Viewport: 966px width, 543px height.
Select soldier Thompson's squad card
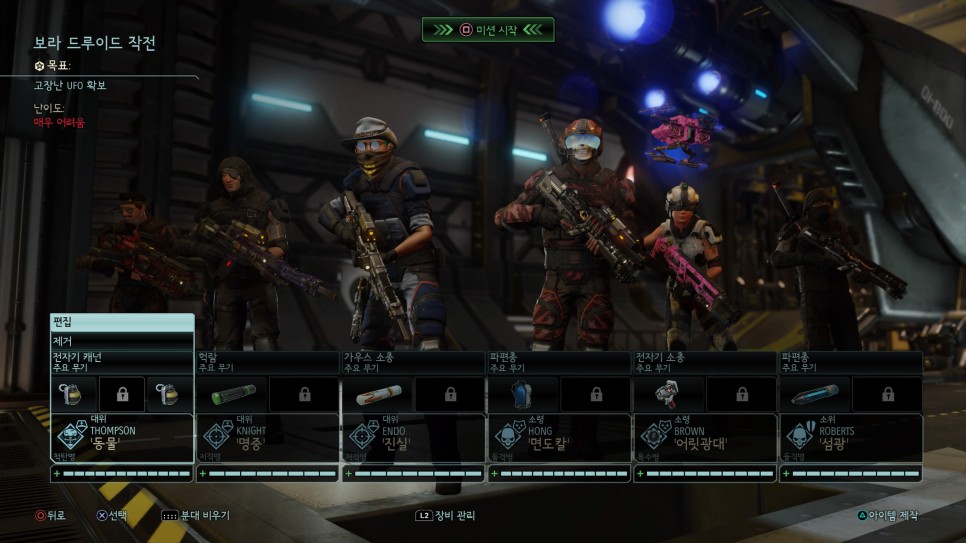click(x=121, y=437)
